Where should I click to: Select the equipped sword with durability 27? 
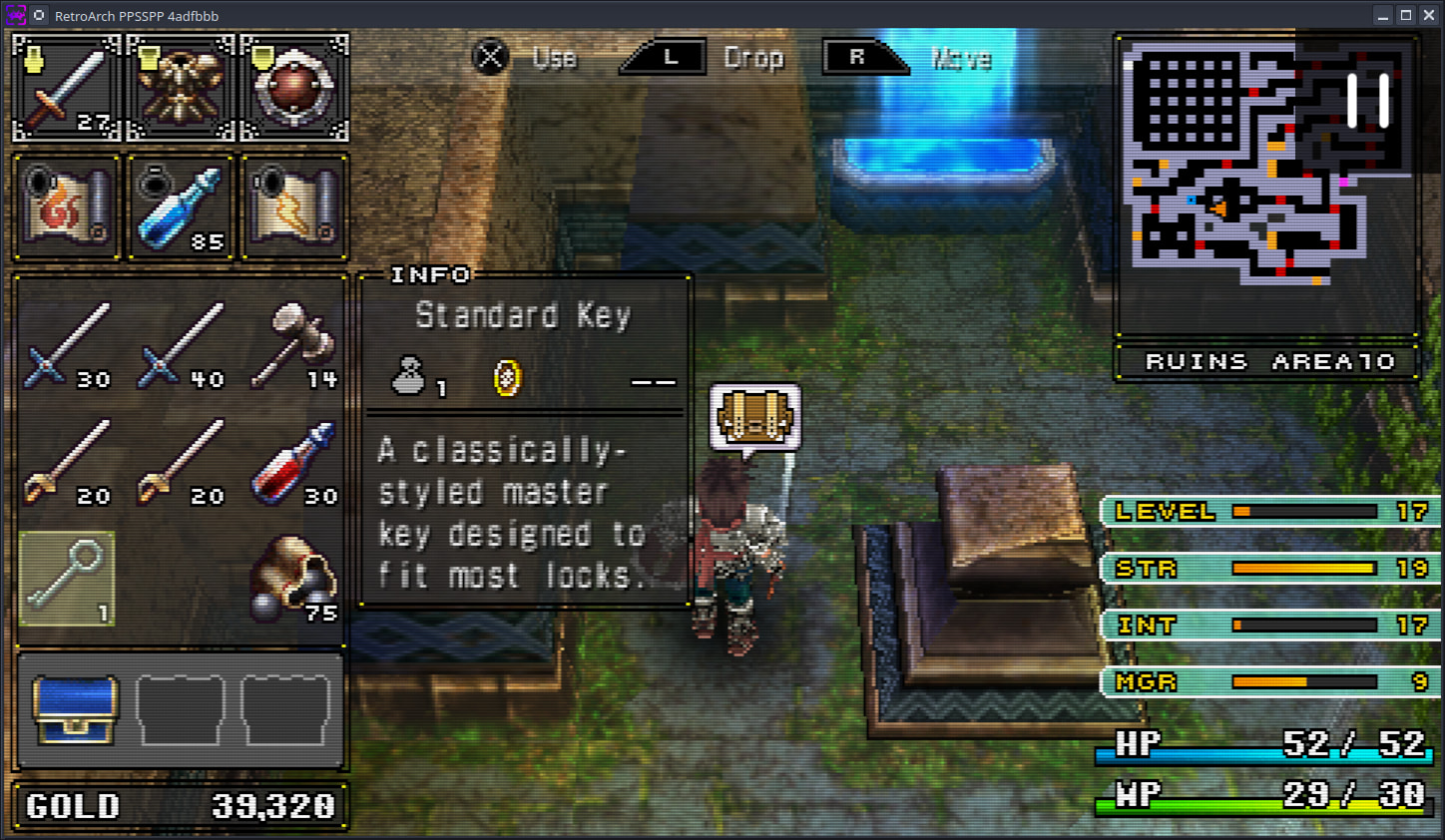coord(67,88)
